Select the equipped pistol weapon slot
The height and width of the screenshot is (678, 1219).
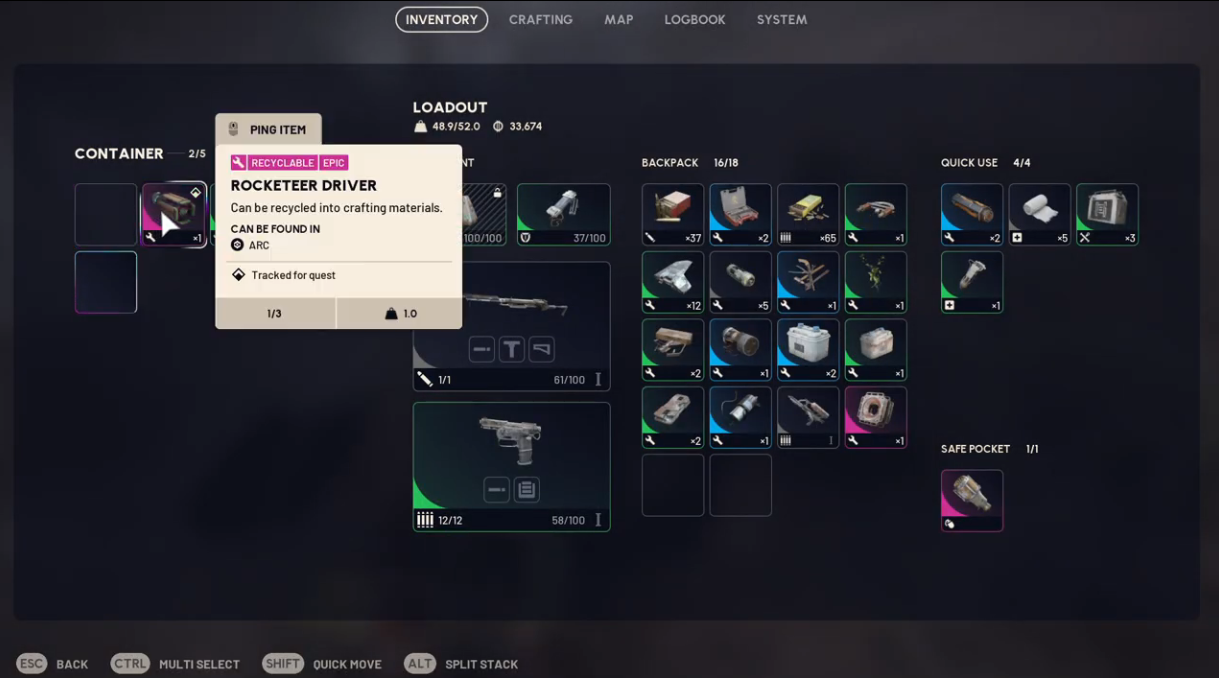(511, 466)
